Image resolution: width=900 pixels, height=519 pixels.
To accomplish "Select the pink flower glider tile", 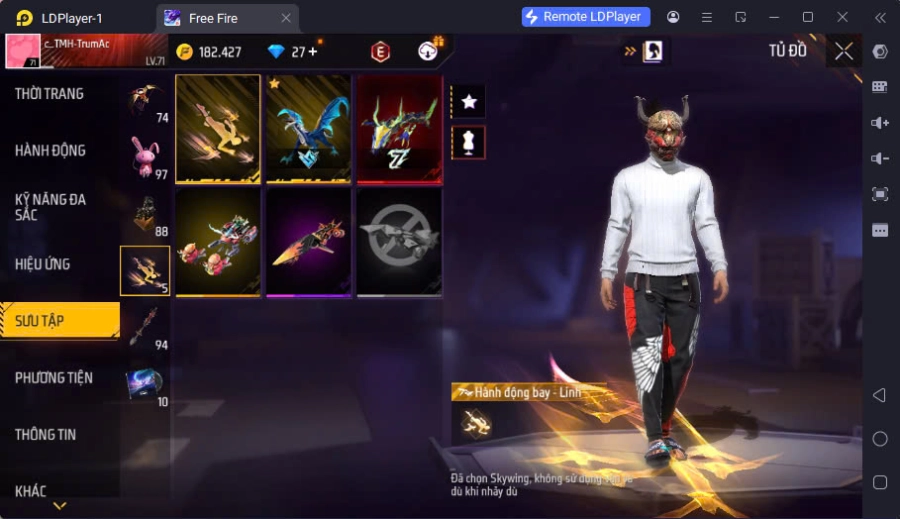I will 218,242.
